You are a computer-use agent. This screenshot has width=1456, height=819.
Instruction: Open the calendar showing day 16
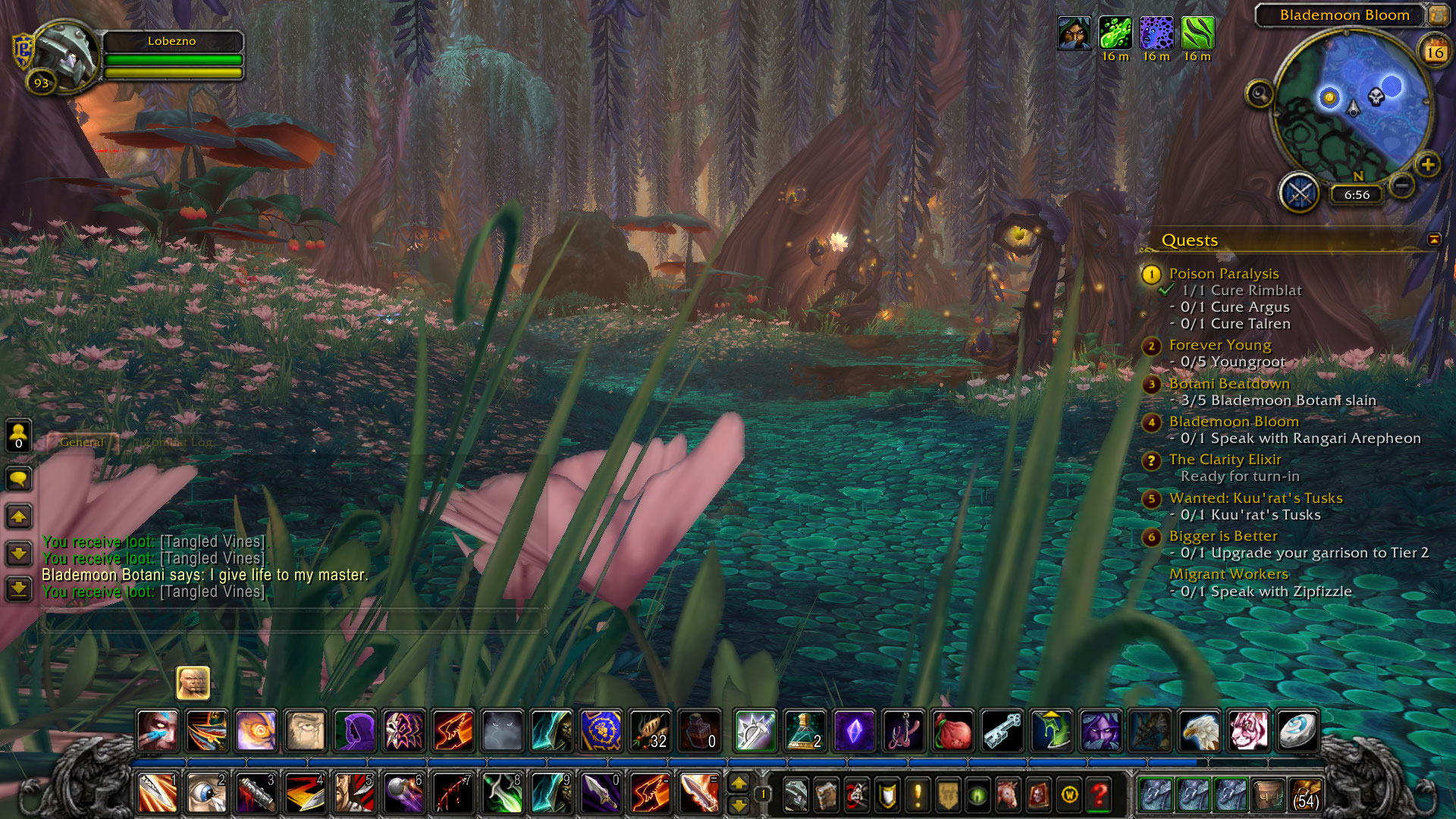tap(1434, 52)
